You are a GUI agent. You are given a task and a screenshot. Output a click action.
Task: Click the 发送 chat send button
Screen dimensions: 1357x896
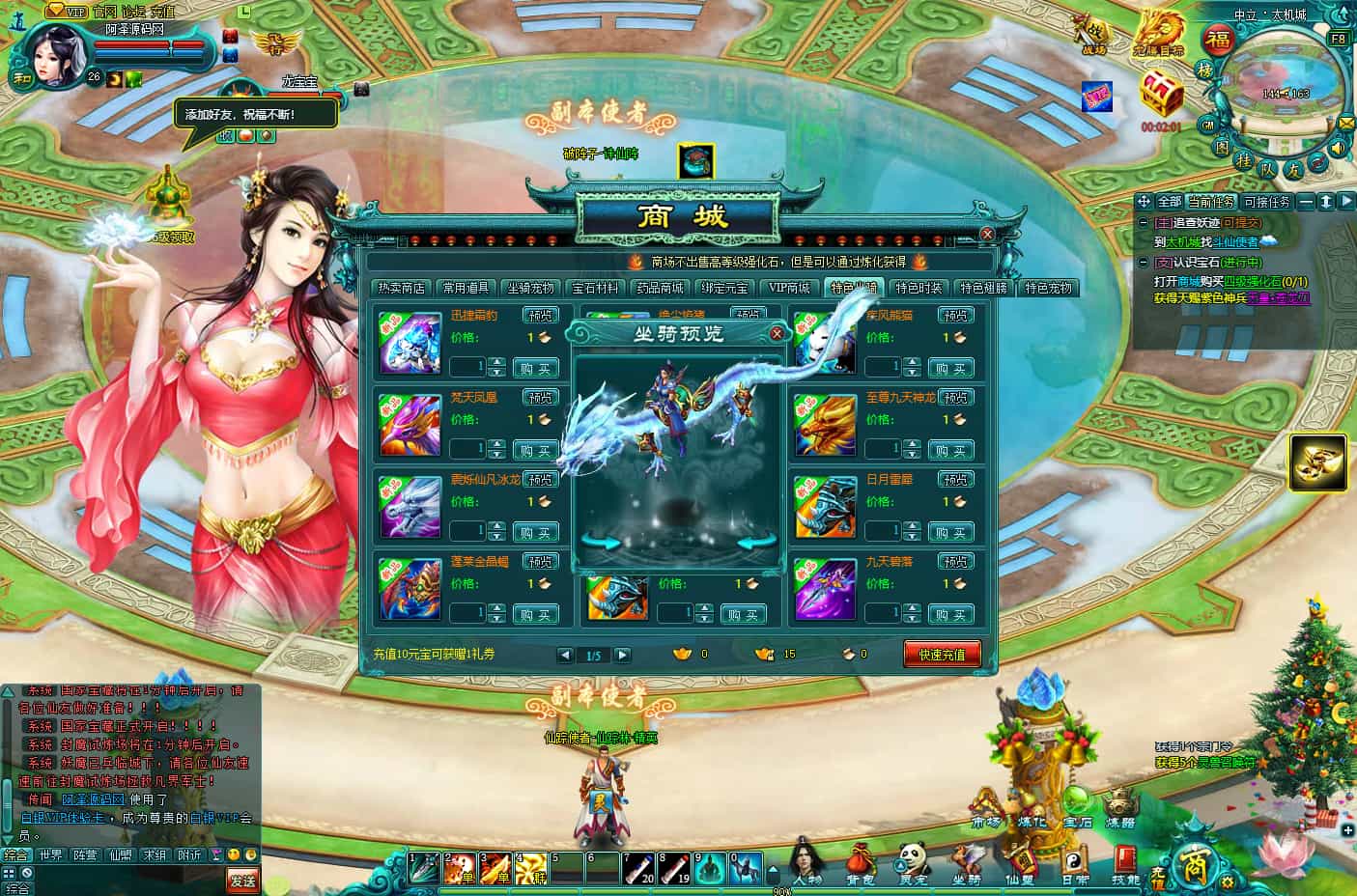[242, 879]
